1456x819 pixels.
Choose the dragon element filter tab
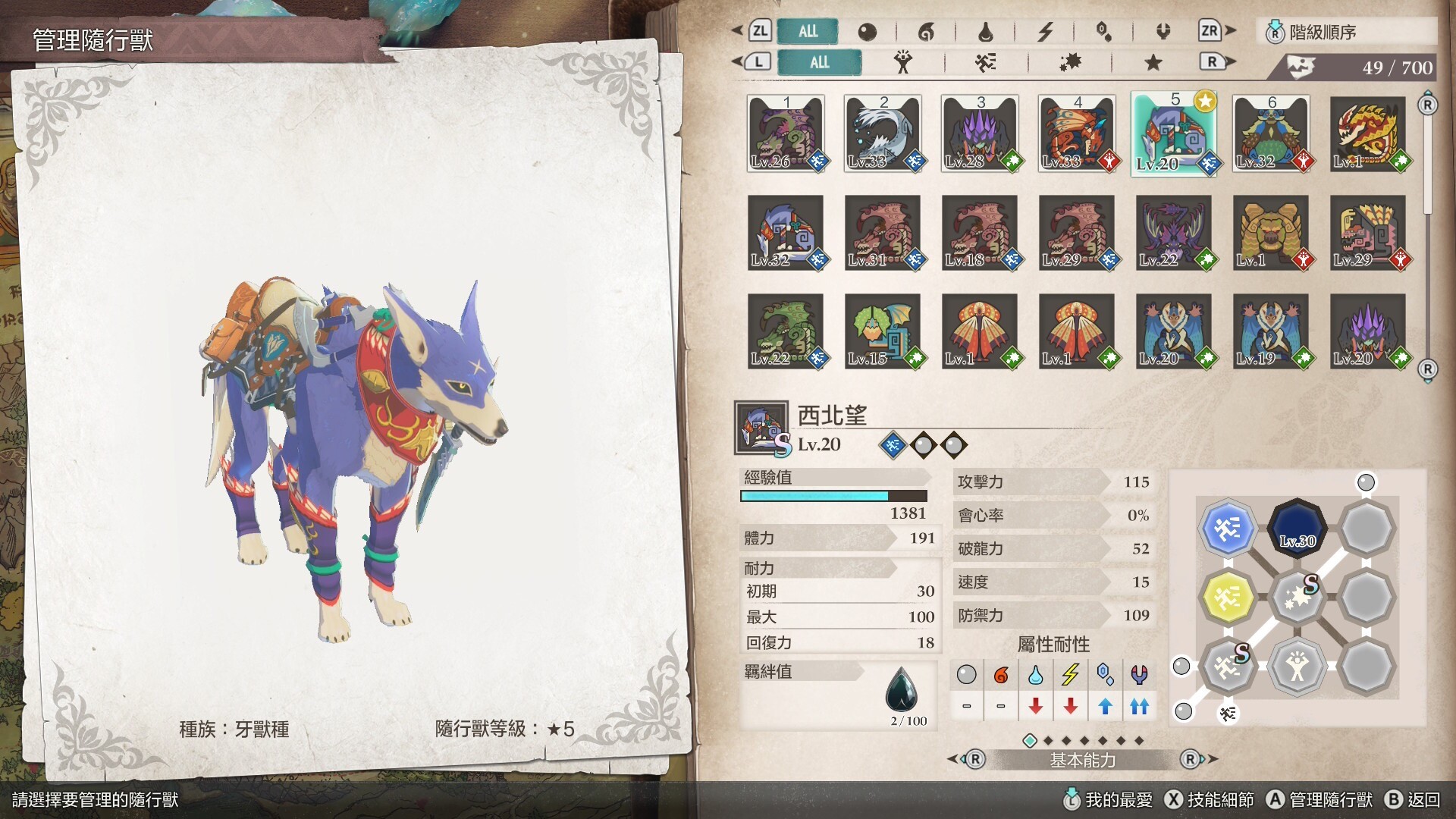click(x=1163, y=32)
